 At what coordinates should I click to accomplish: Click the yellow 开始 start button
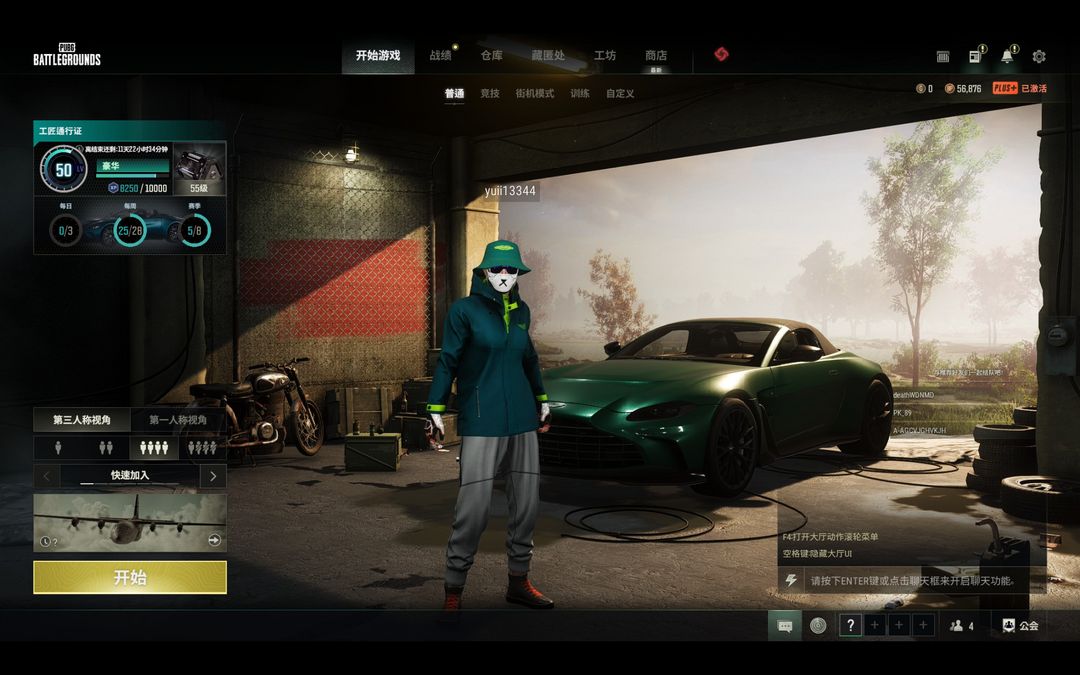130,577
